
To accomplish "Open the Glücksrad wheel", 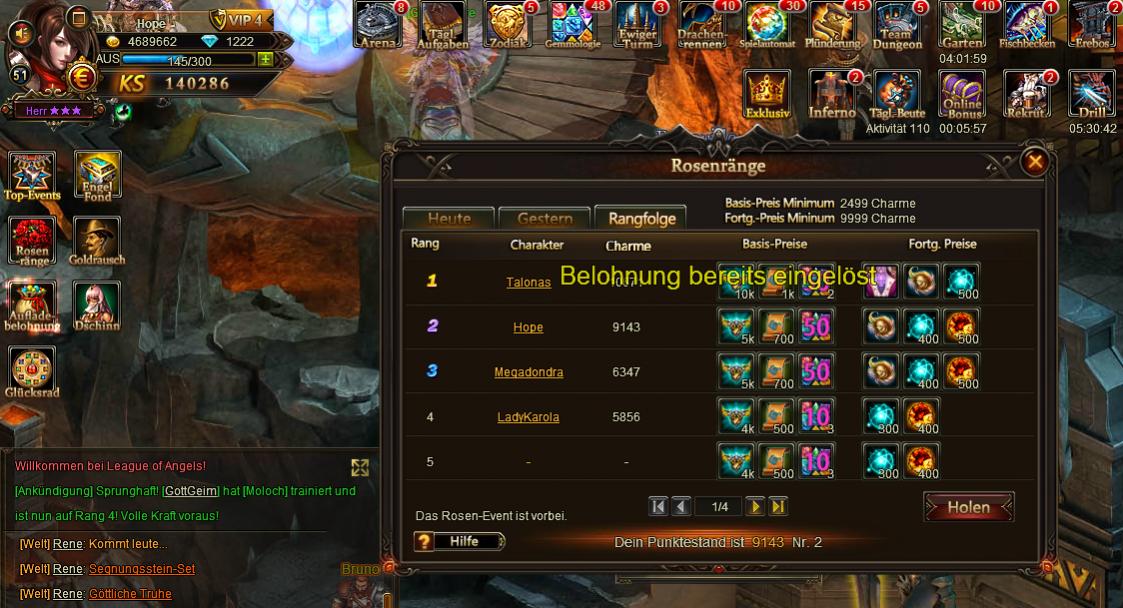I will pos(32,372).
